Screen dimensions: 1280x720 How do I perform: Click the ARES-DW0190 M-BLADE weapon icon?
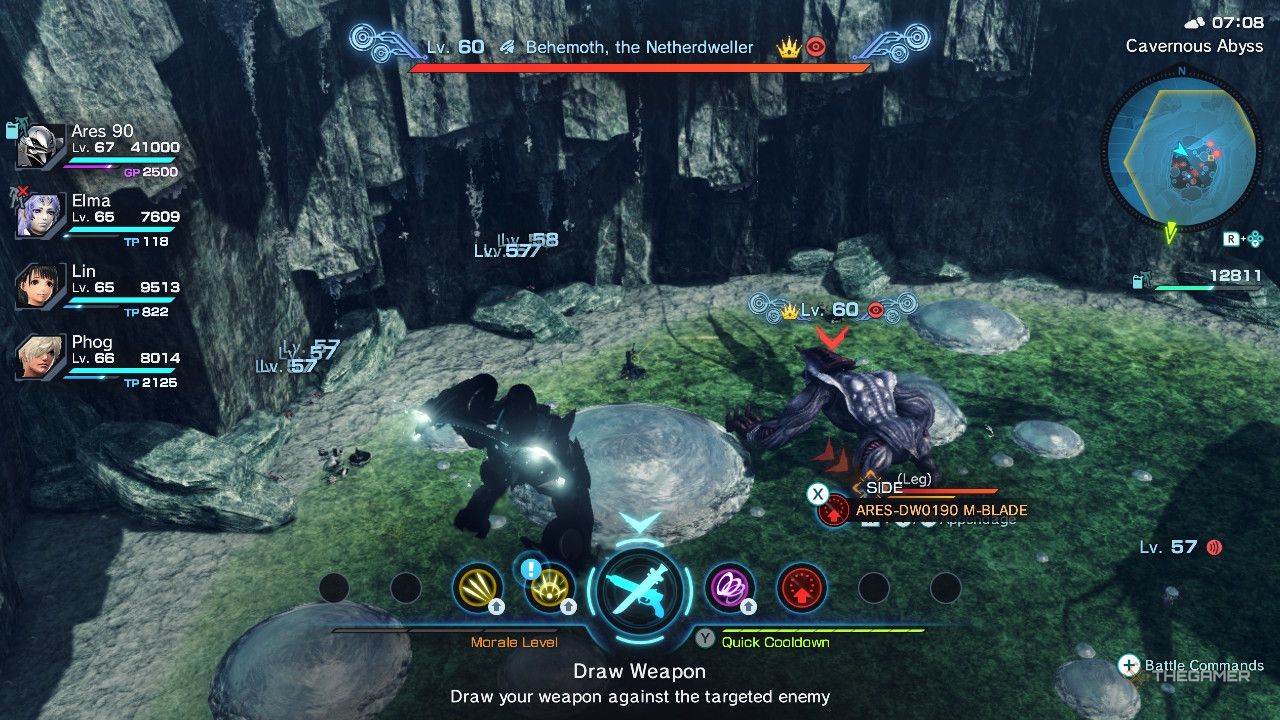pos(833,510)
